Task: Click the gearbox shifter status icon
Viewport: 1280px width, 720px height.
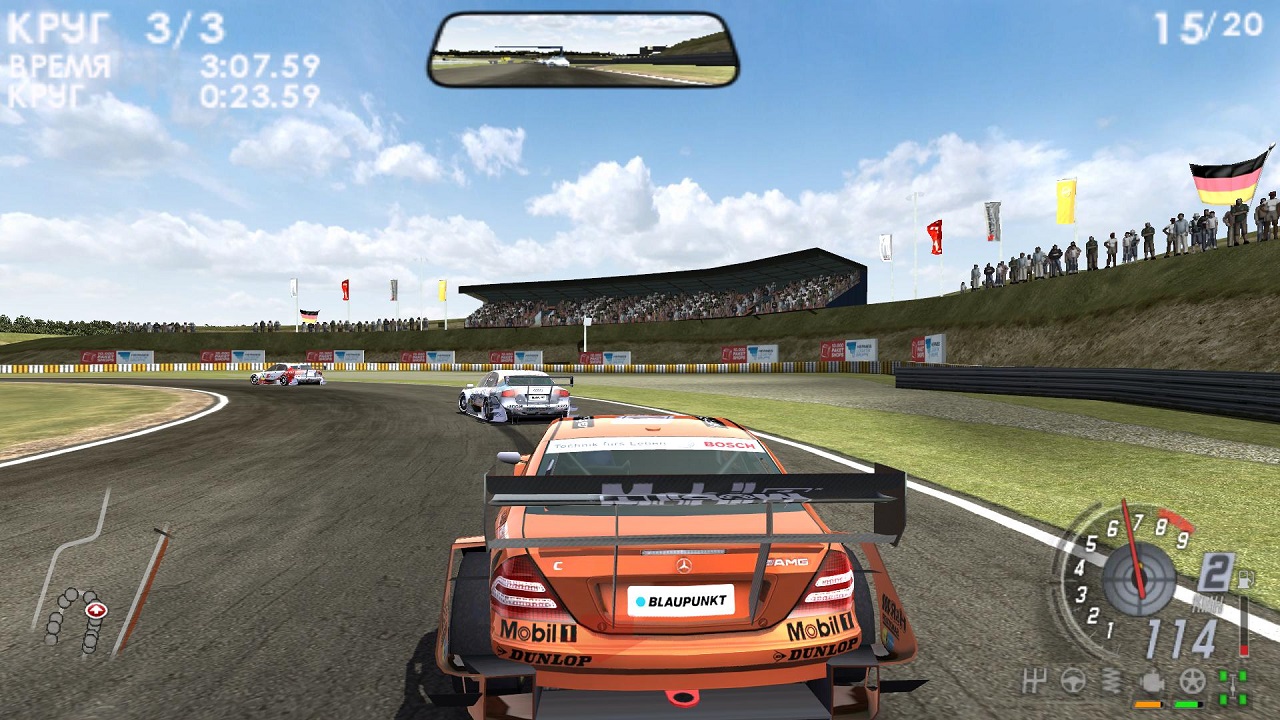Action: [1035, 682]
